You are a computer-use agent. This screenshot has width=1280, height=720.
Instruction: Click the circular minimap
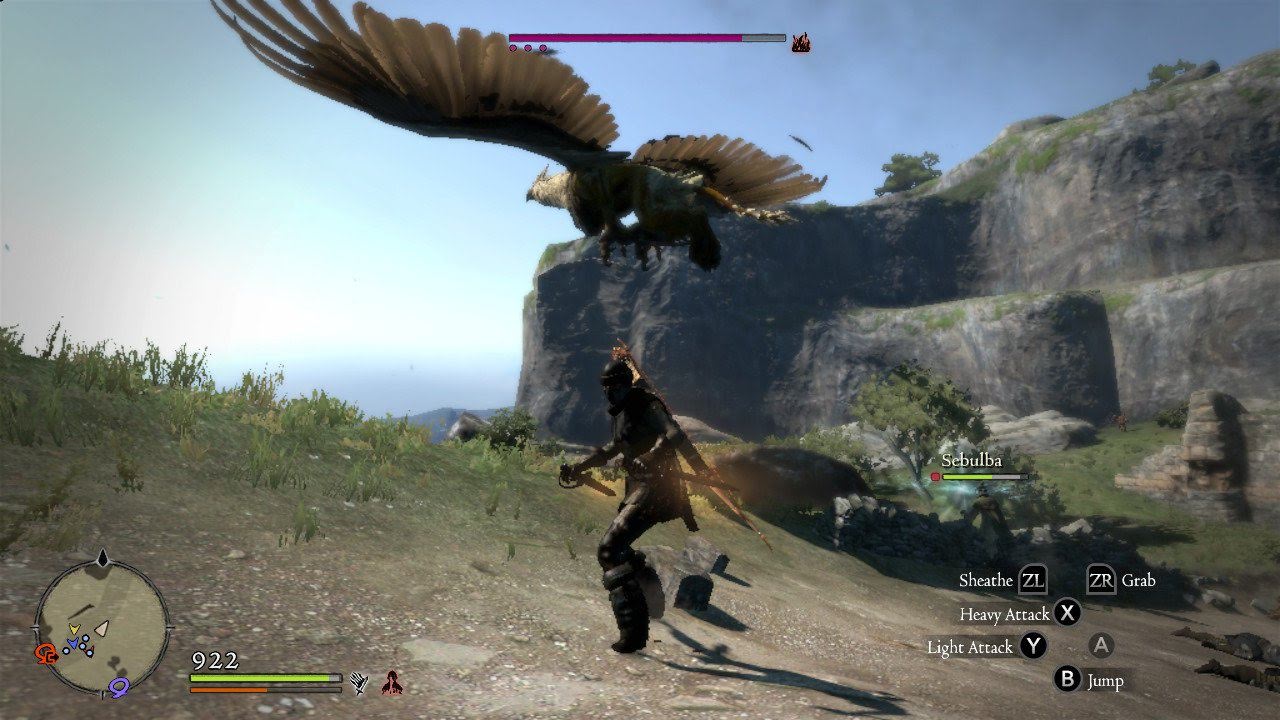click(101, 626)
